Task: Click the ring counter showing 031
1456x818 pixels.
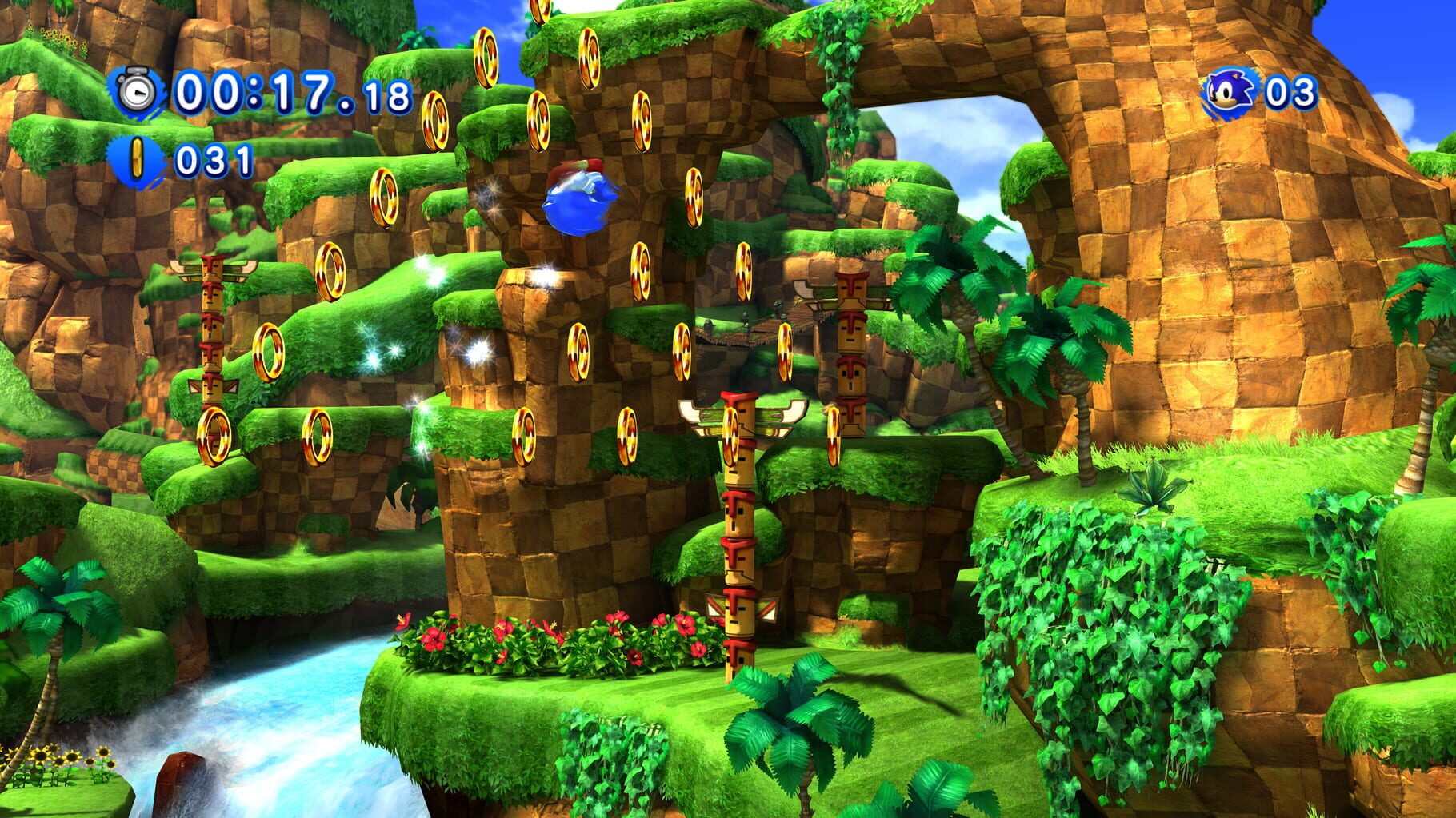Action: [214, 159]
